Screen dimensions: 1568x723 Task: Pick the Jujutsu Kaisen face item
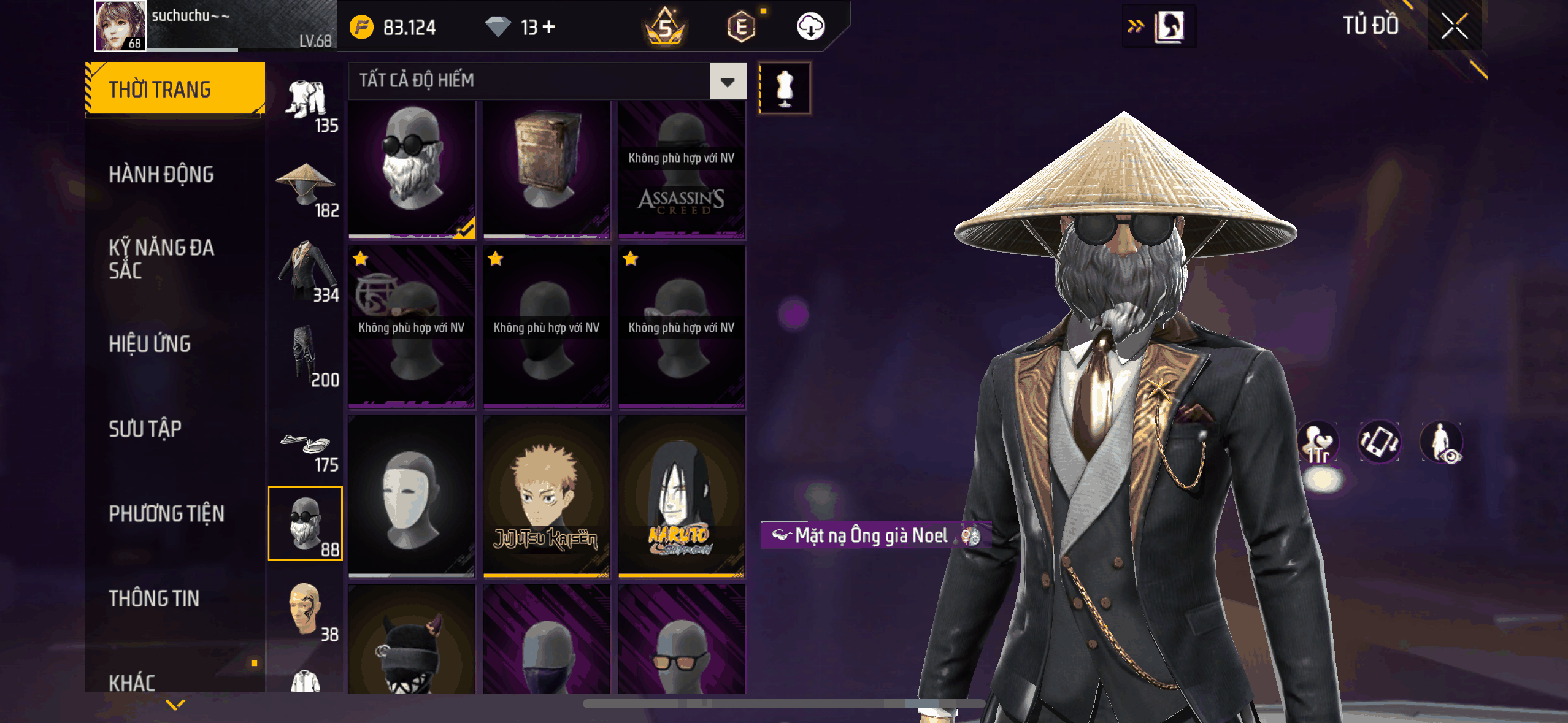(546, 495)
